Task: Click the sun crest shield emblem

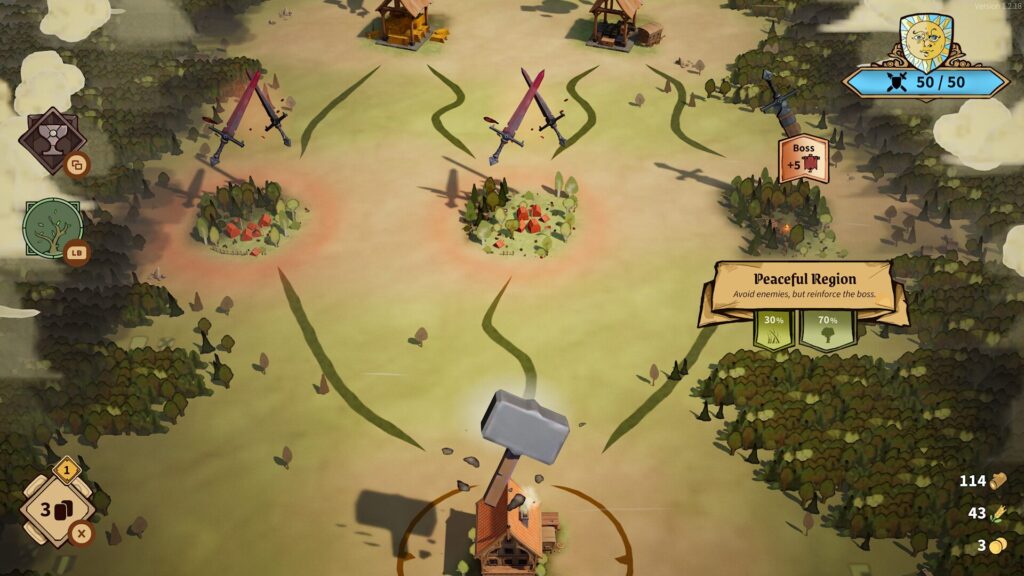Action: click(x=924, y=43)
